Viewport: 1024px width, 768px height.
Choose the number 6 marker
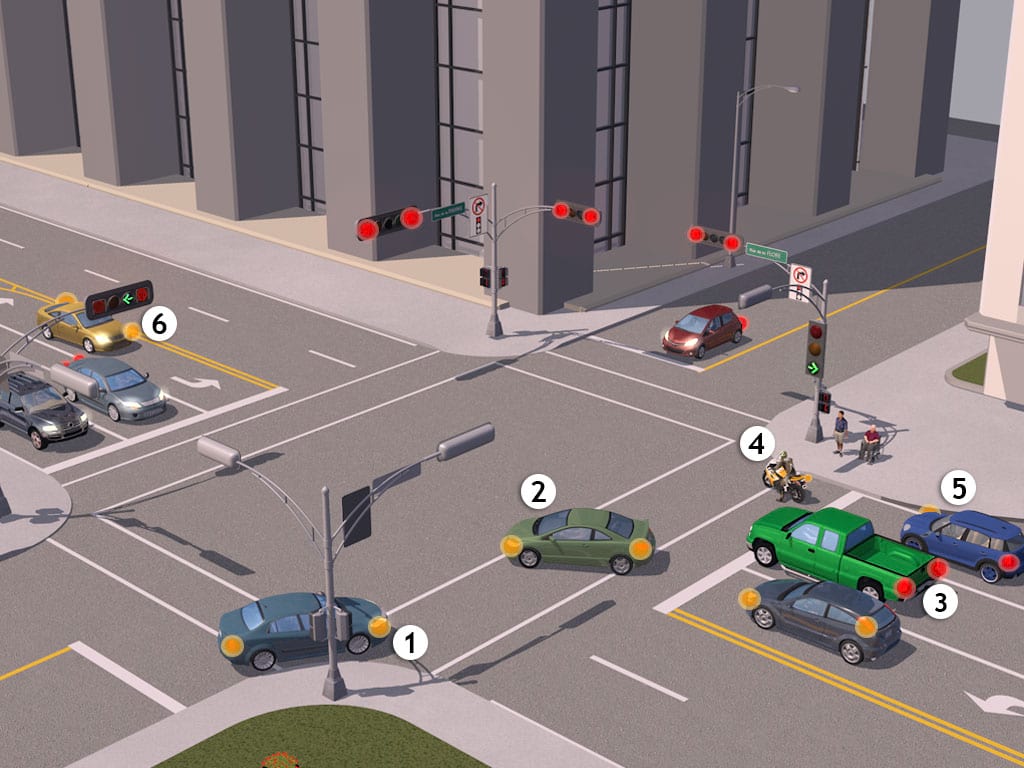[x=159, y=322]
